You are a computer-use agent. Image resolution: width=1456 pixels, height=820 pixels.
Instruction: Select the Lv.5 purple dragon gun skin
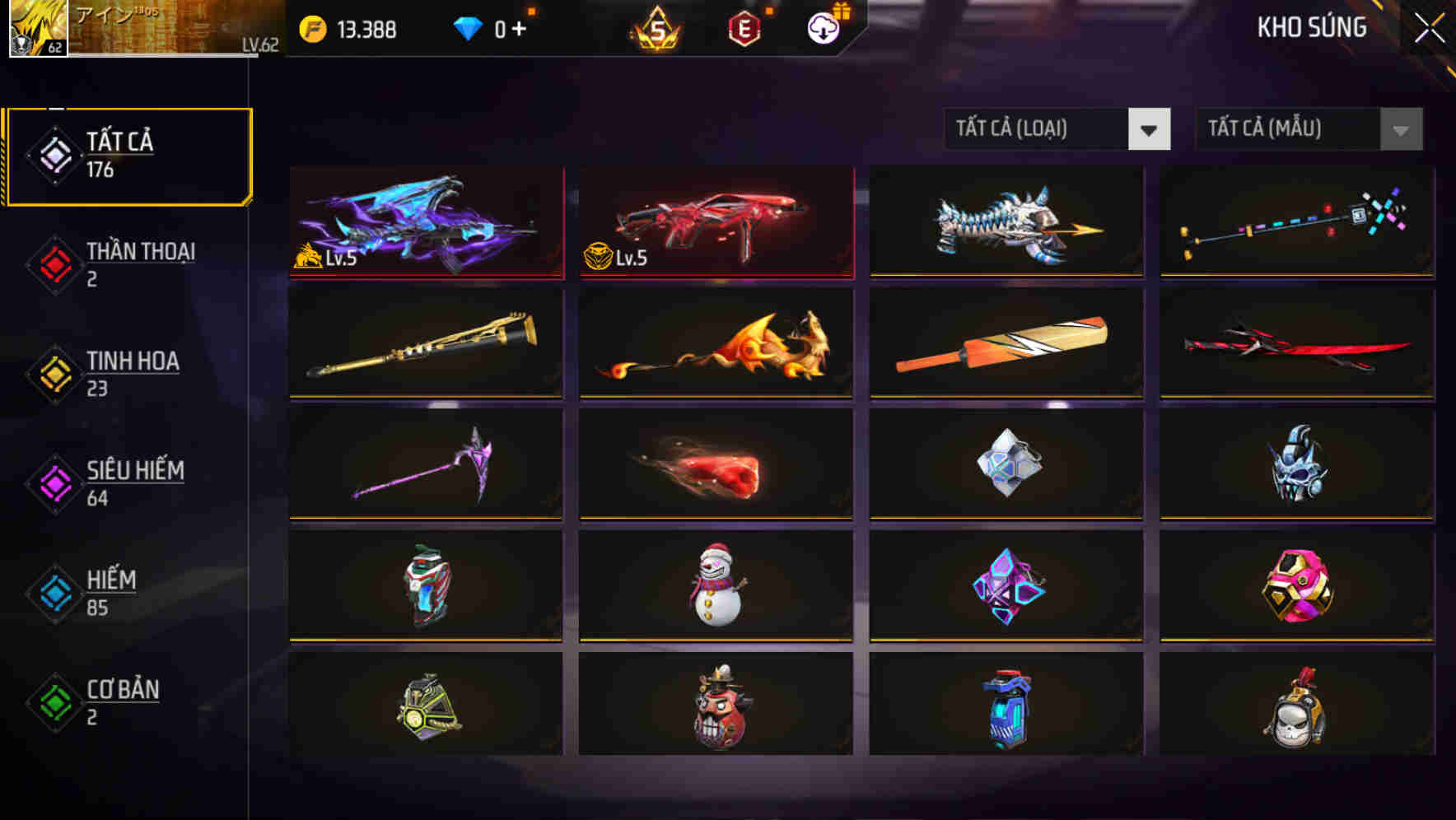pos(425,222)
